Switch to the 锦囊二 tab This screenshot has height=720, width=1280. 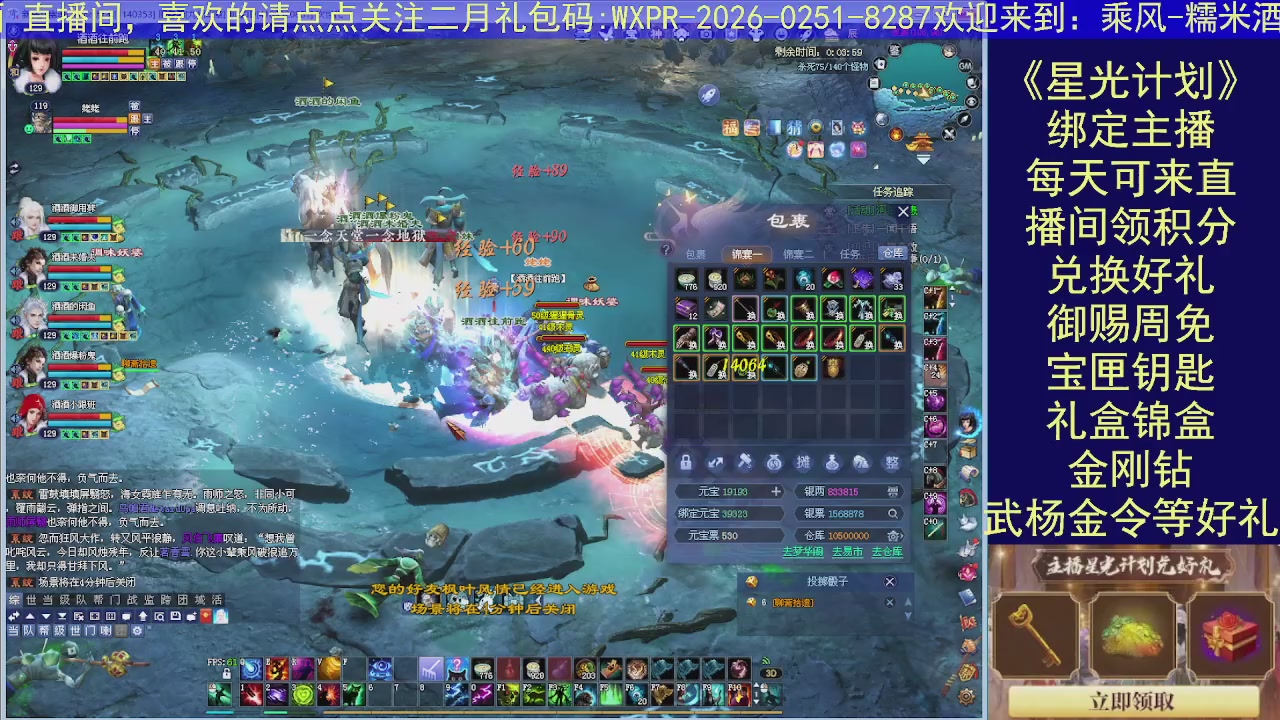(x=798, y=254)
